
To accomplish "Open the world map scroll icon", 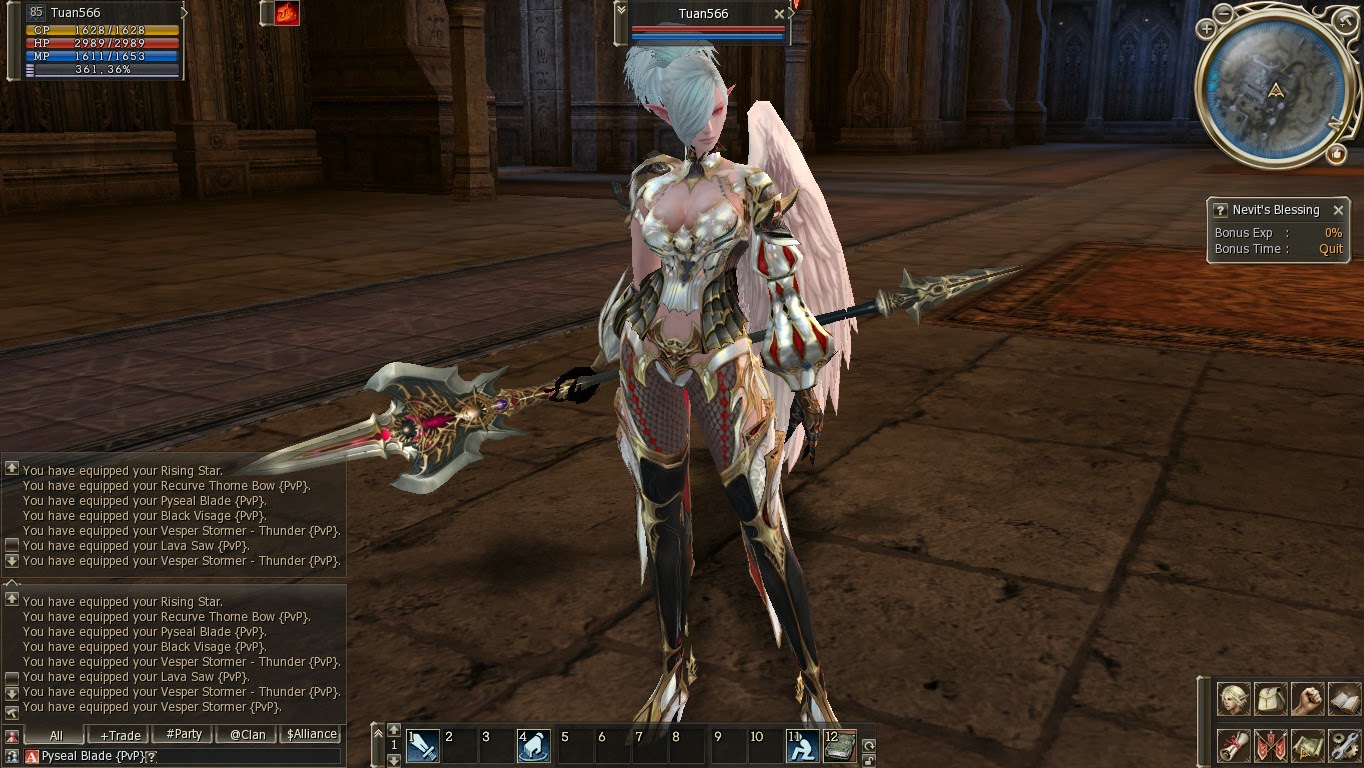I will 1309,745.
